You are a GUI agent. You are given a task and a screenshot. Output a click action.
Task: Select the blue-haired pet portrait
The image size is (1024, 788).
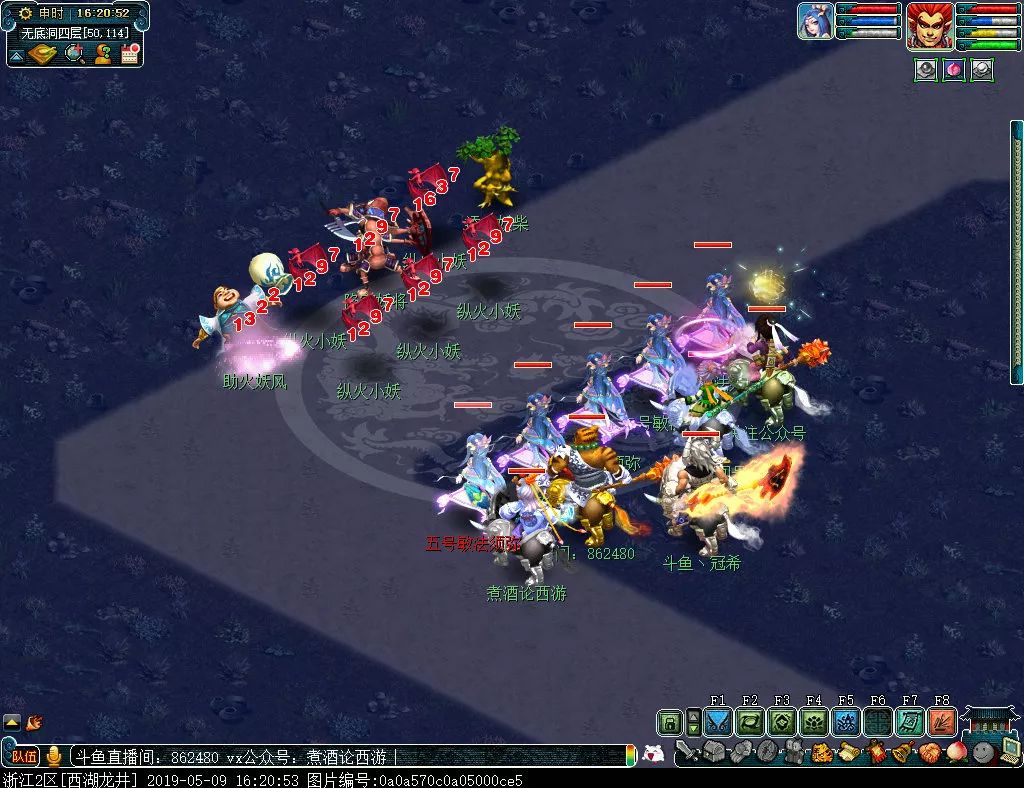[x=815, y=21]
